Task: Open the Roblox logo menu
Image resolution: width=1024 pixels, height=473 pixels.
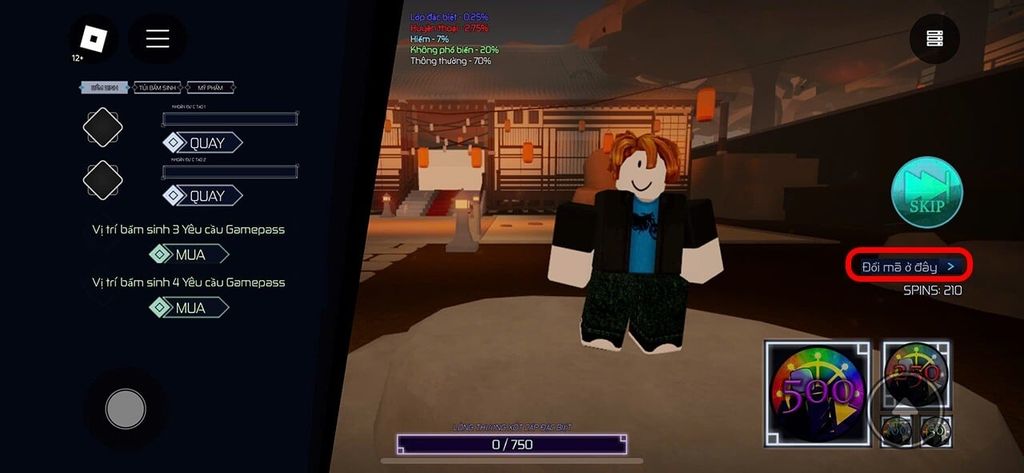Action: tap(93, 38)
